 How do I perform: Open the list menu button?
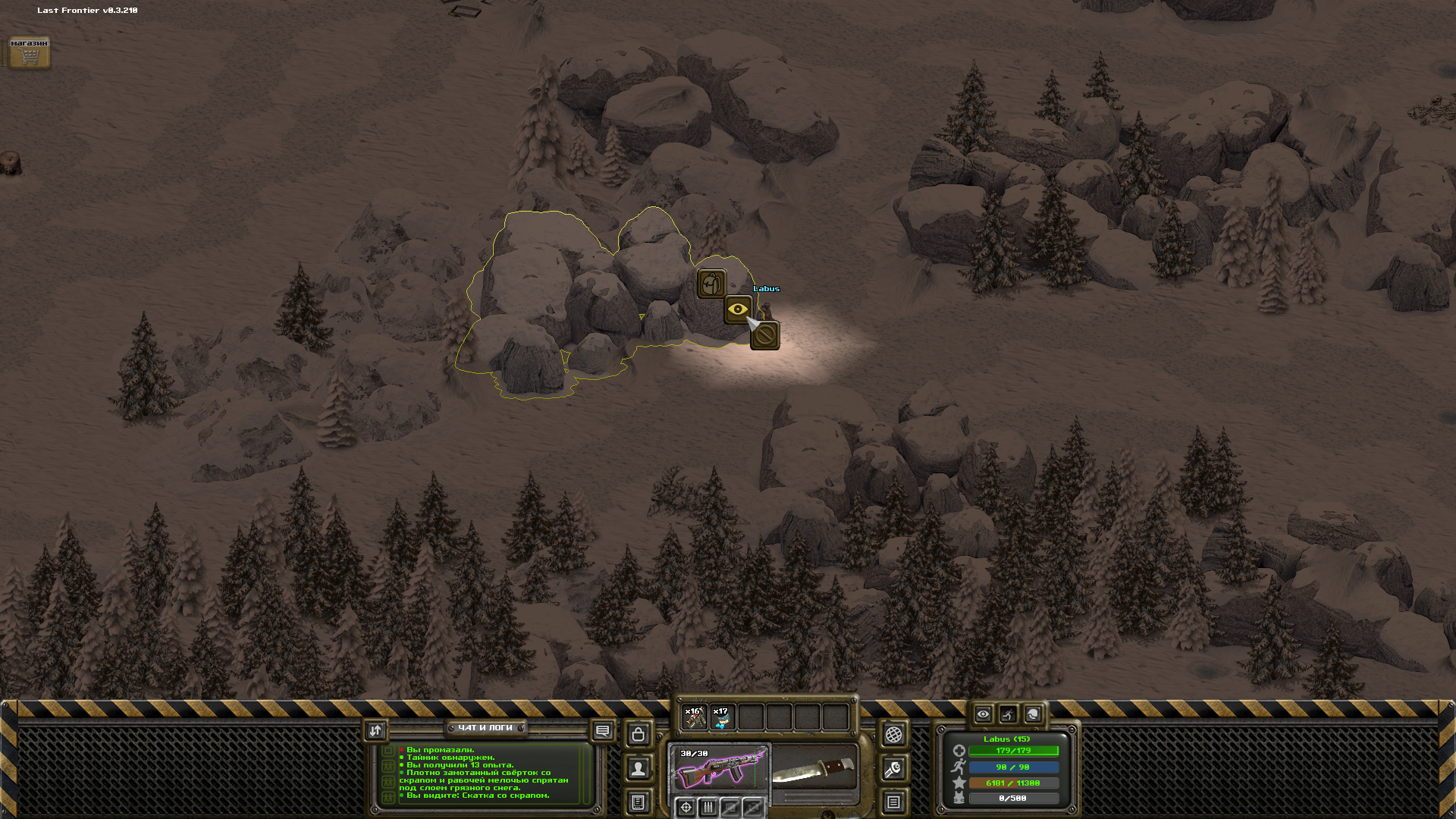pyautogui.click(x=894, y=802)
